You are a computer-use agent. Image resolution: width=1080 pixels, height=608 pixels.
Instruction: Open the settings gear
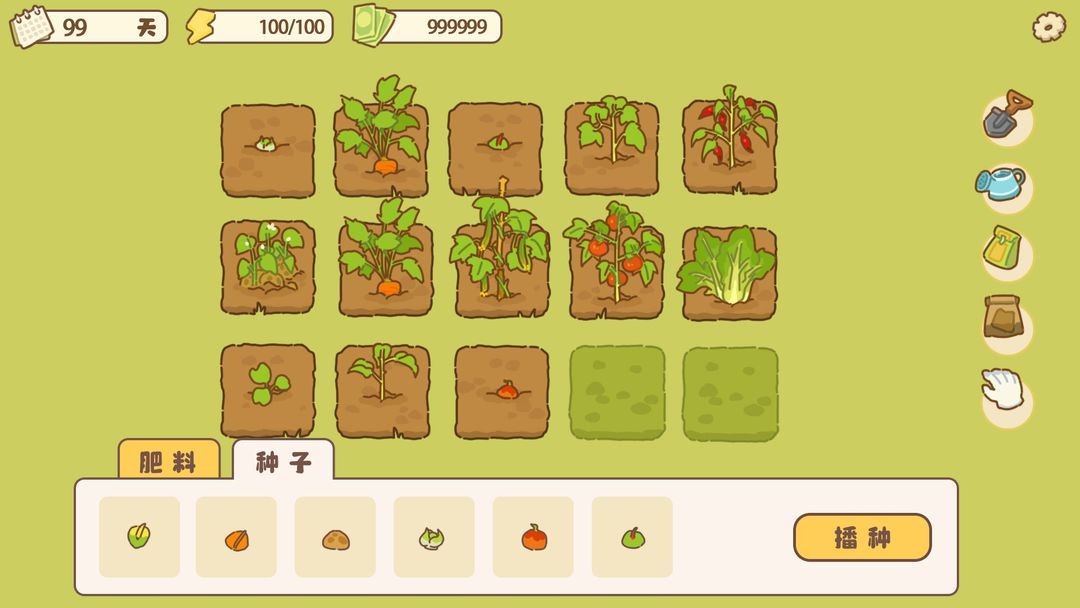tap(1048, 27)
